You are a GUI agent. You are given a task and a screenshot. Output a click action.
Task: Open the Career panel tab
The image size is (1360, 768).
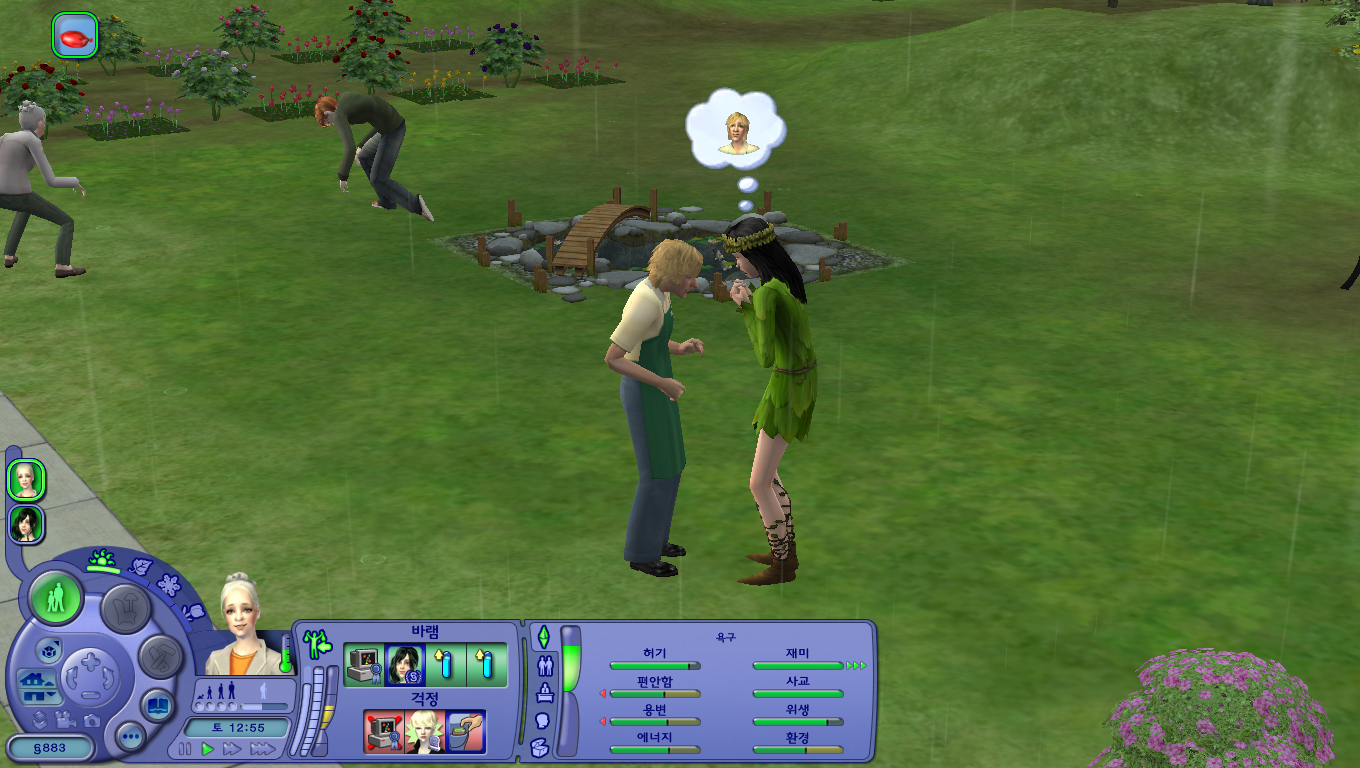click(545, 692)
